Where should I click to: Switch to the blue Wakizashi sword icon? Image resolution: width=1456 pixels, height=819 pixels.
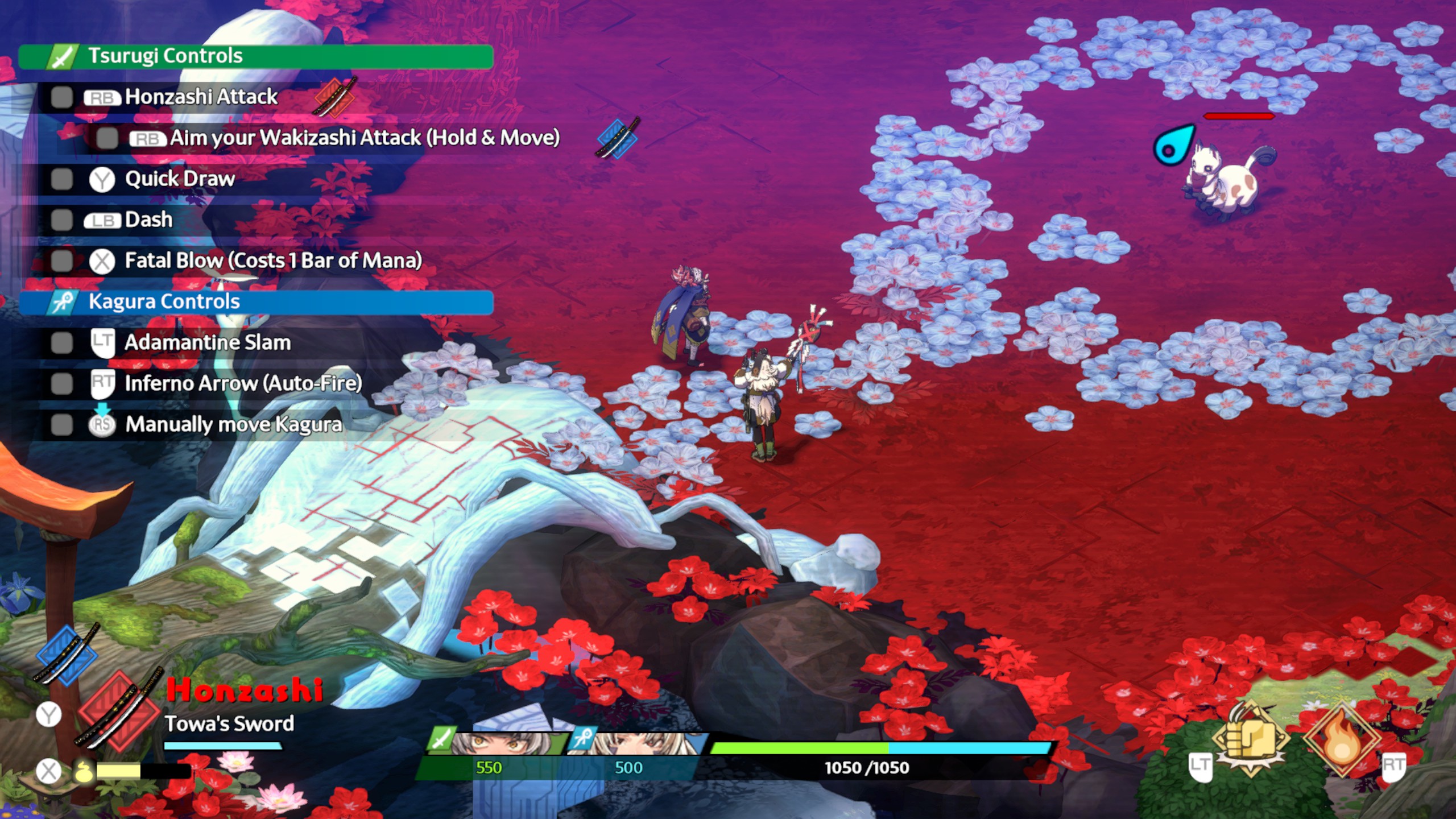(x=66, y=654)
